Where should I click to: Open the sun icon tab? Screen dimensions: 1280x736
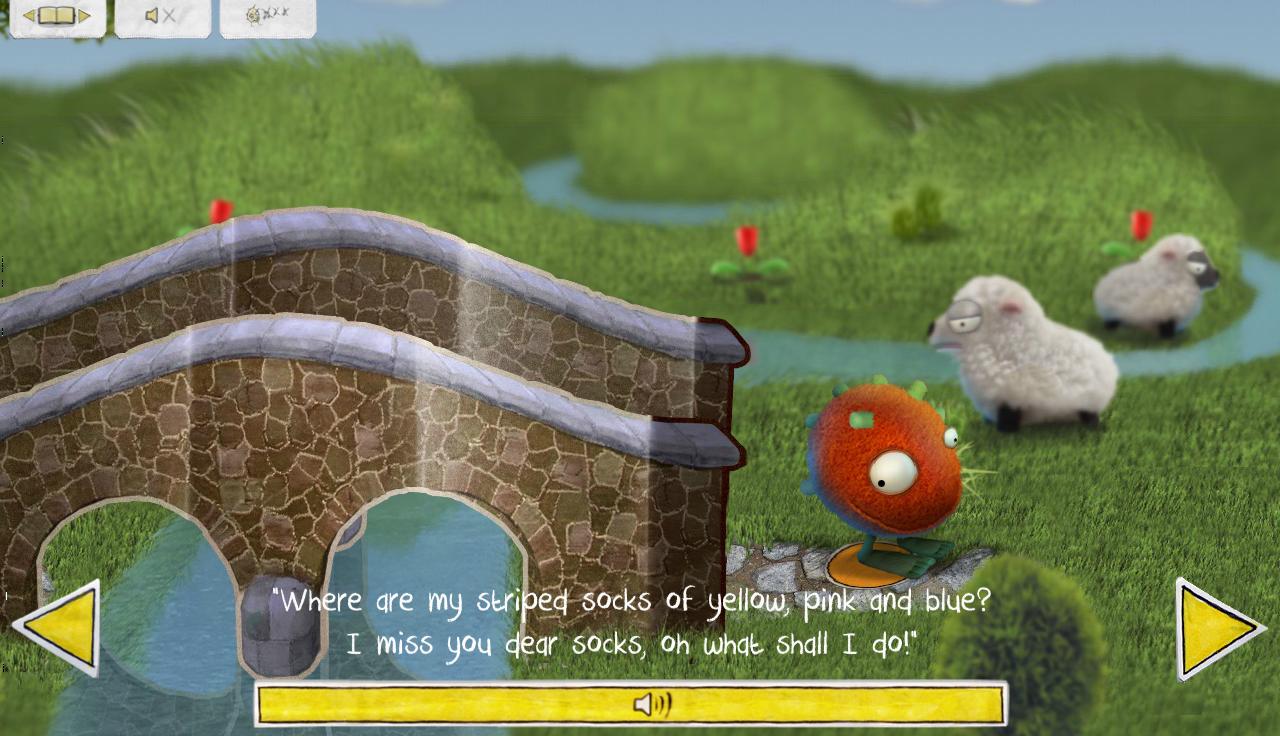(x=267, y=17)
